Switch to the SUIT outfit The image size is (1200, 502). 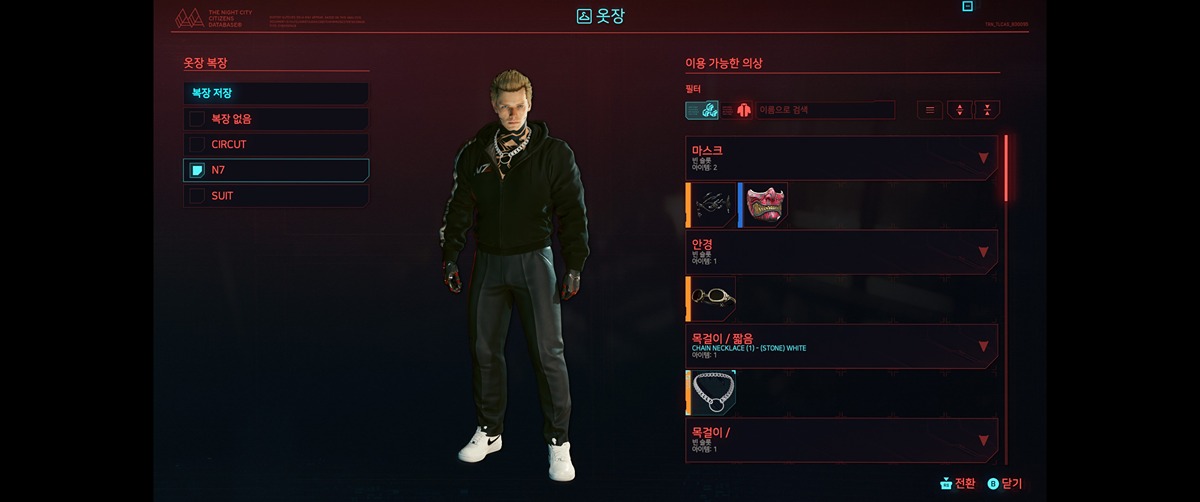pos(275,196)
